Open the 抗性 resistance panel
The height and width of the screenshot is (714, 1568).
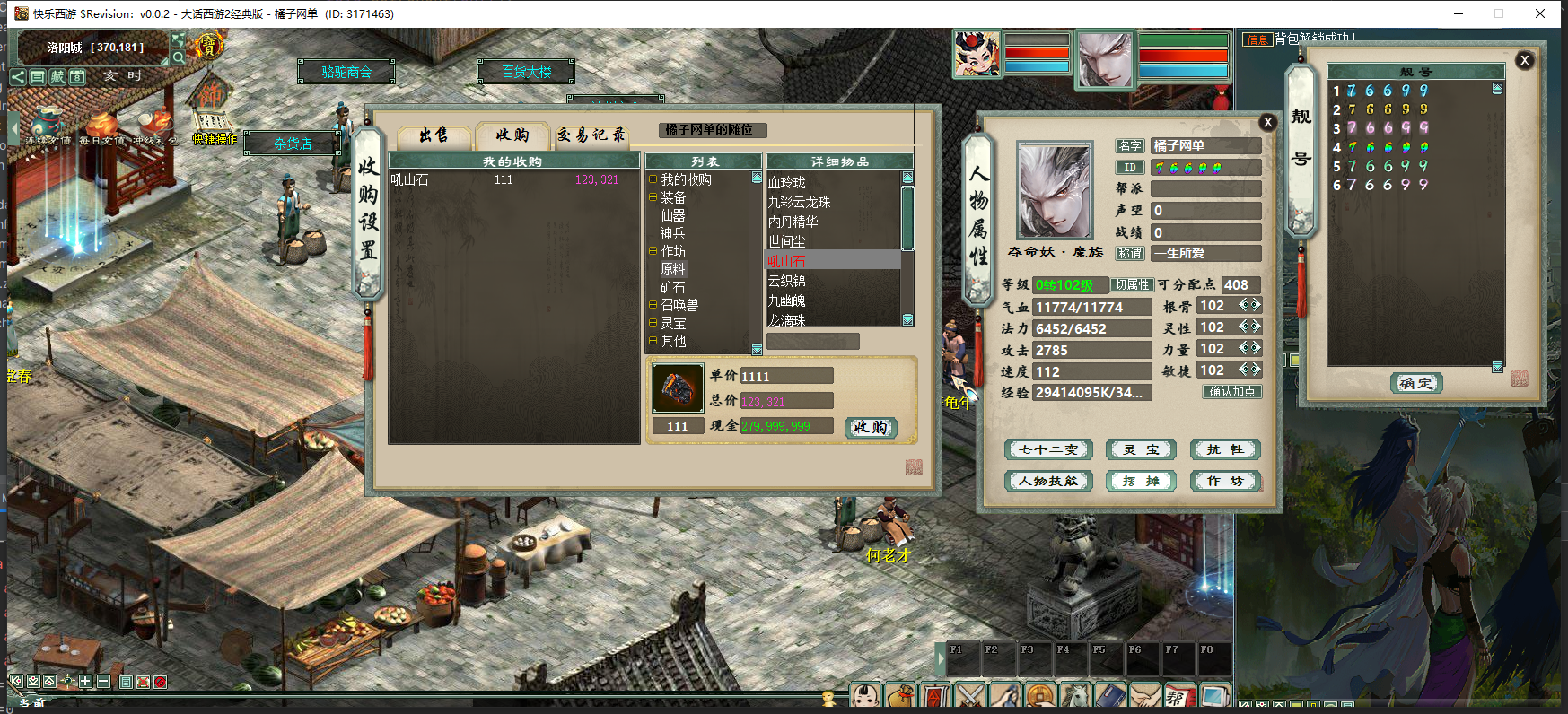pyautogui.click(x=1225, y=449)
